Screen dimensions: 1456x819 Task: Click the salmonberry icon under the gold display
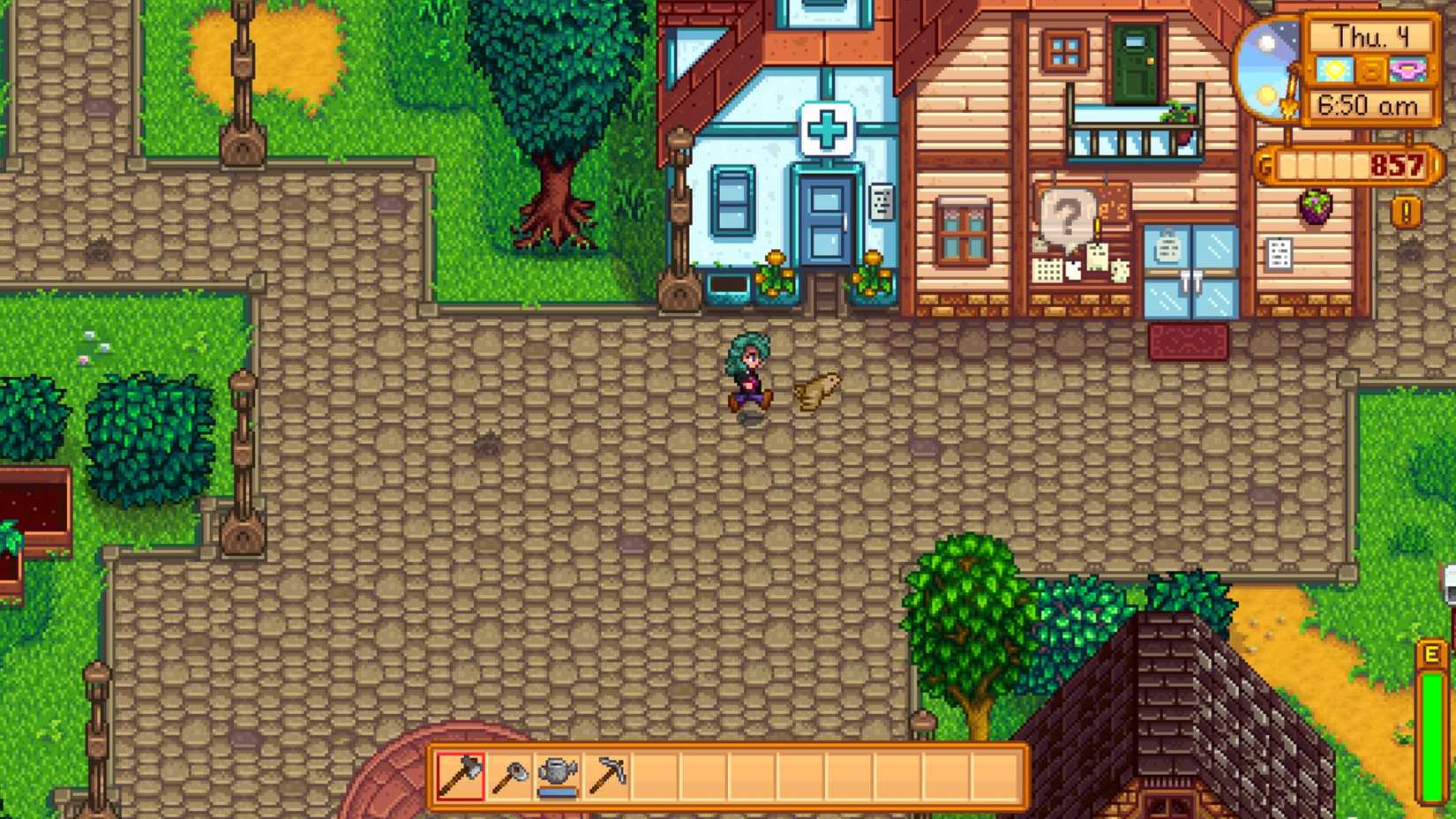1315,207
